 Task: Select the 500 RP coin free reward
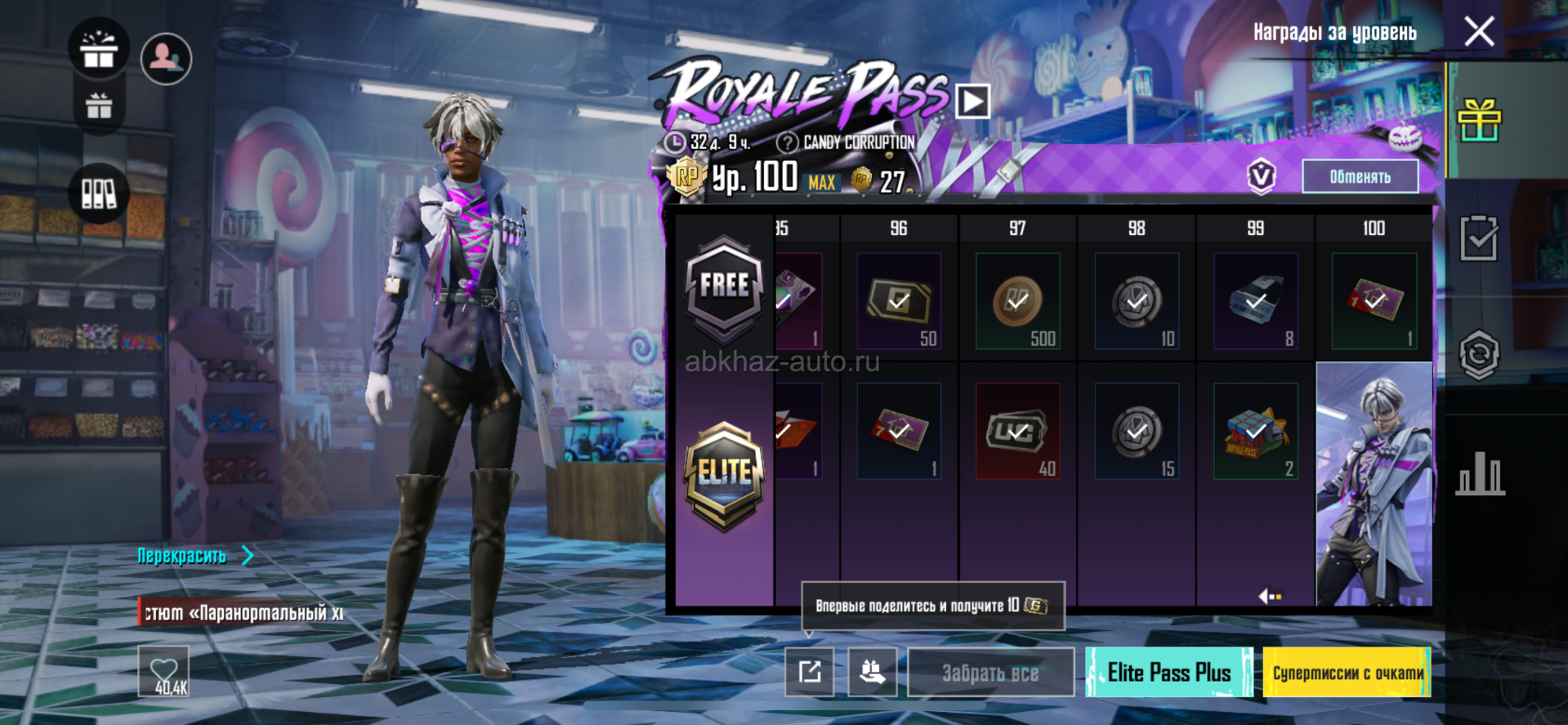(x=1017, y=301)
